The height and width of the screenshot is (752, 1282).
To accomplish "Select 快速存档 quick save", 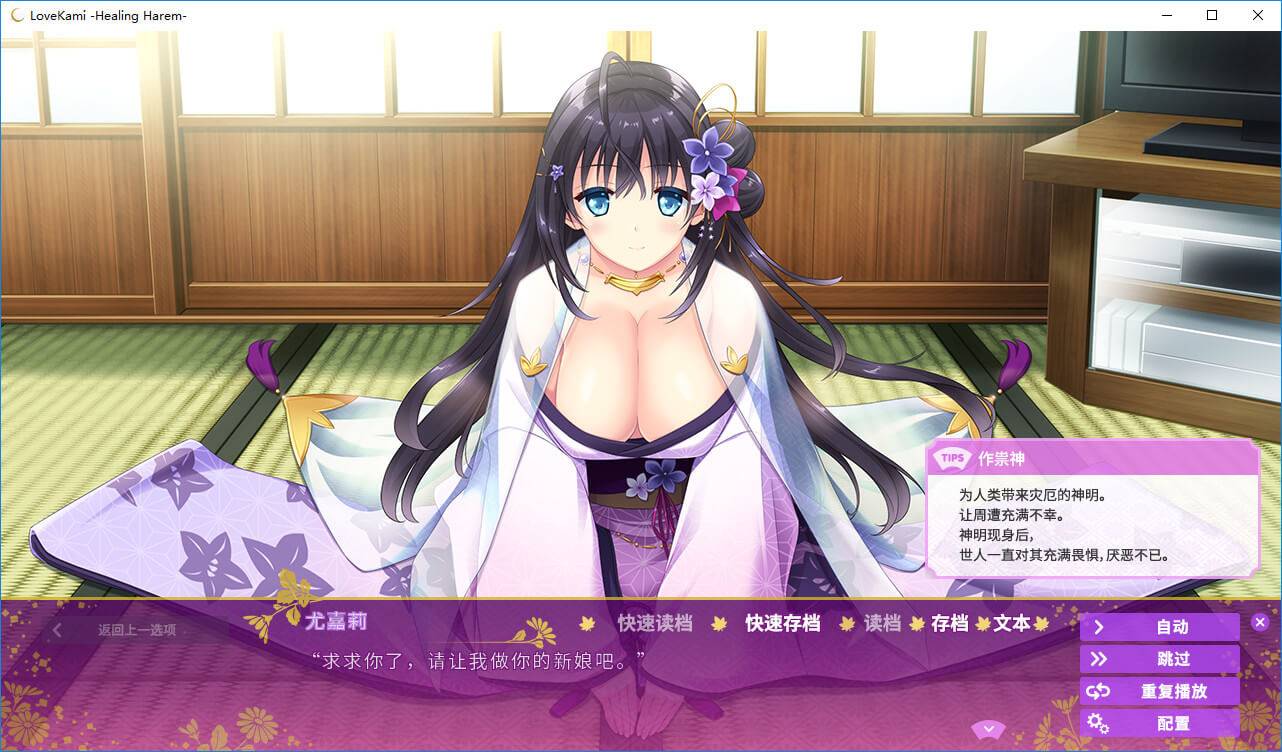I will [782, 623].
